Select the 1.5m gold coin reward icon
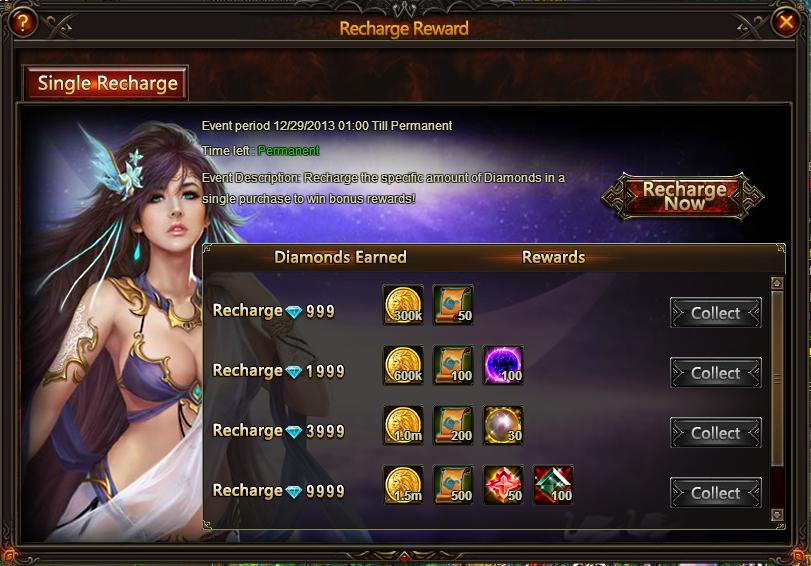This screenshot has height=566, width=811. point(403,485)
